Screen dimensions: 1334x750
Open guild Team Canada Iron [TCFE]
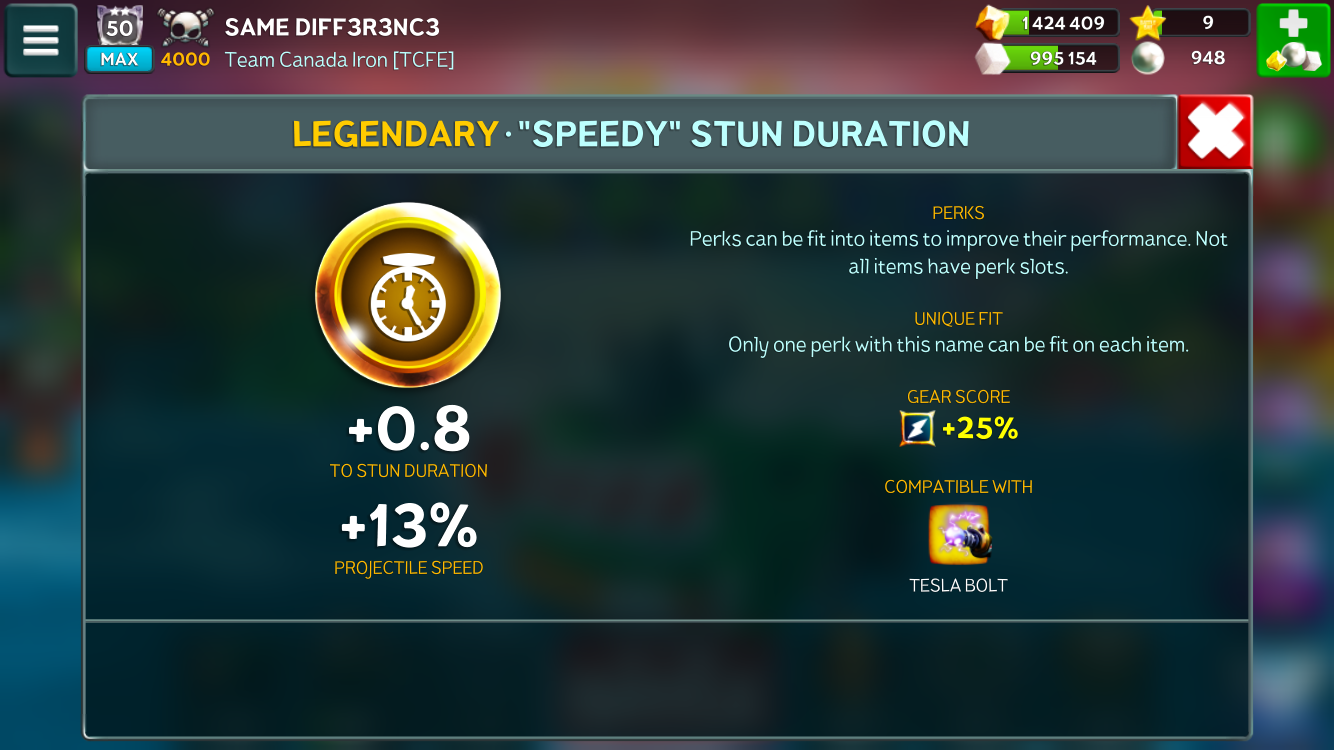pos(339,60)
